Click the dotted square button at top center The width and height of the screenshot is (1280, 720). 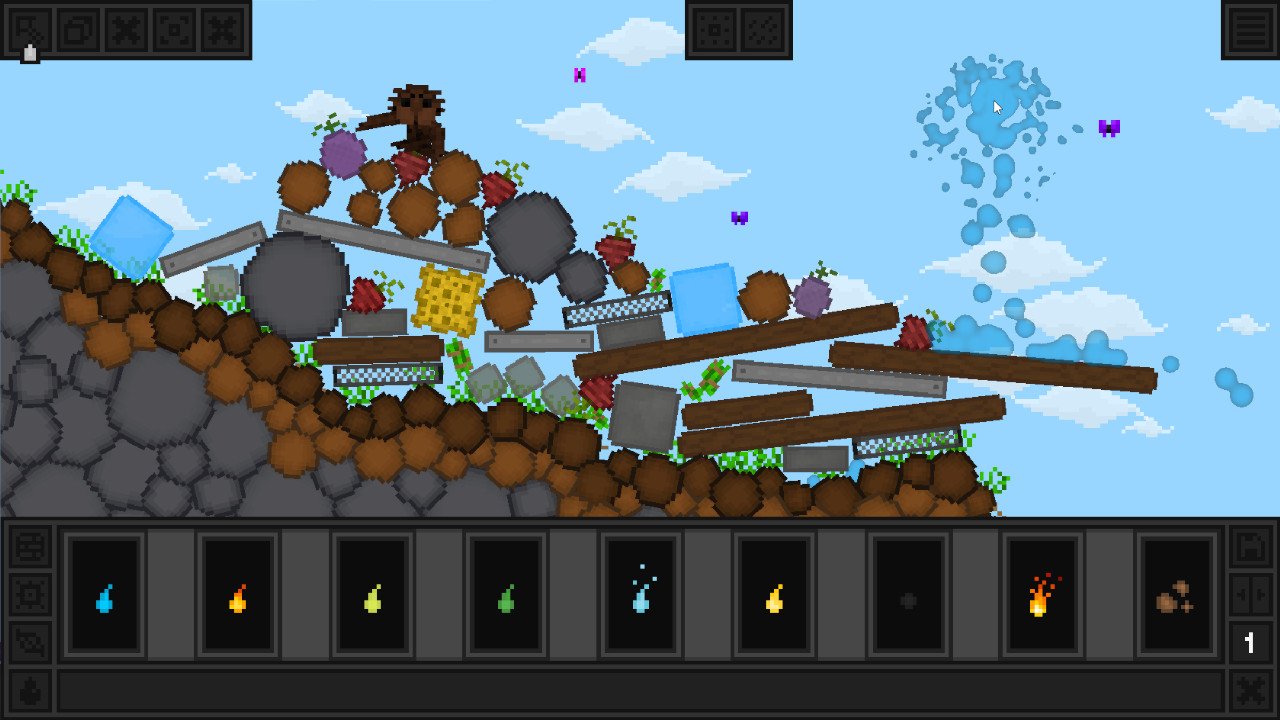coord(714,30)
